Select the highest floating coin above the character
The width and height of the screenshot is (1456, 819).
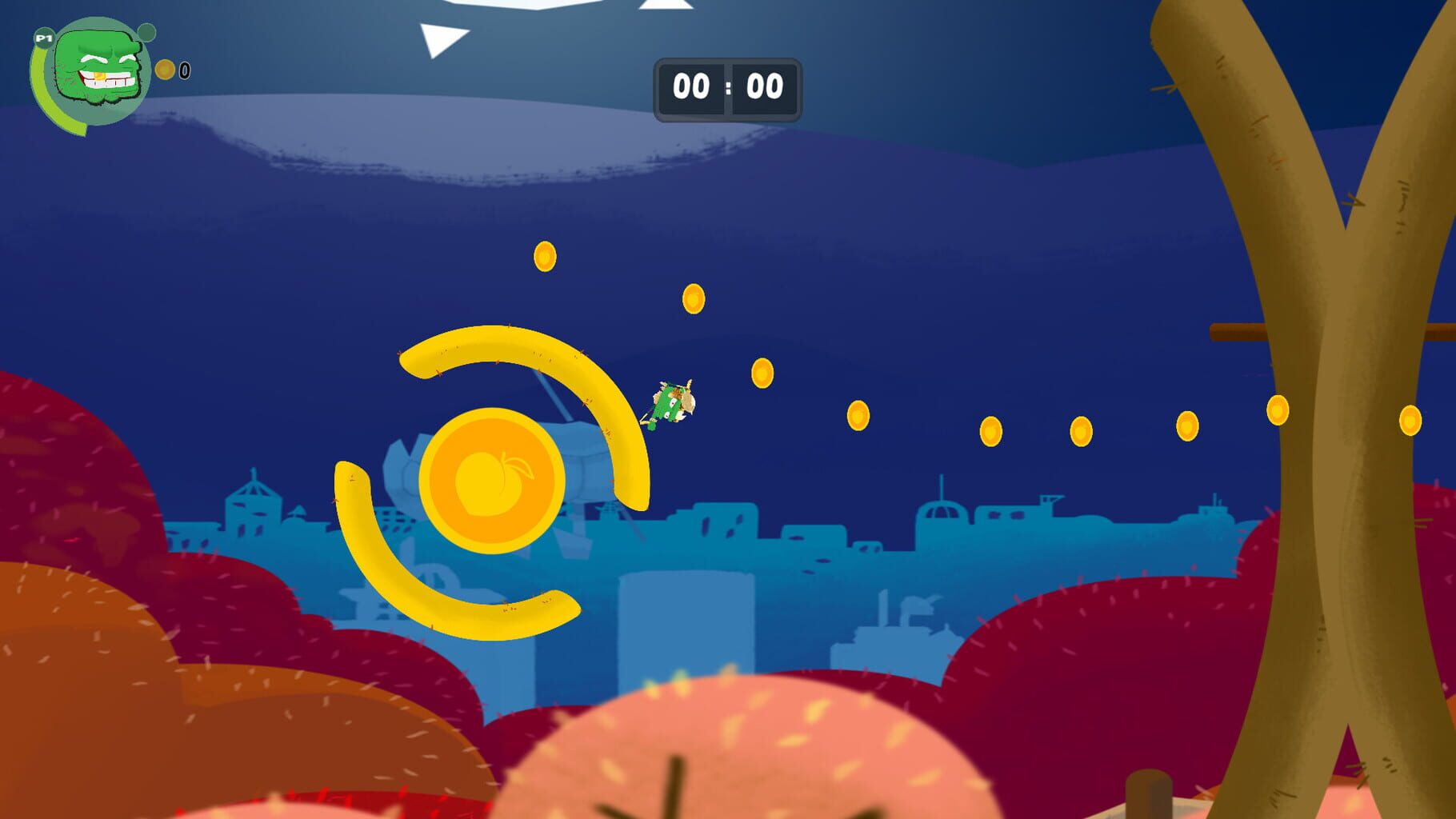pyautogui.click(x=546, y=255)
